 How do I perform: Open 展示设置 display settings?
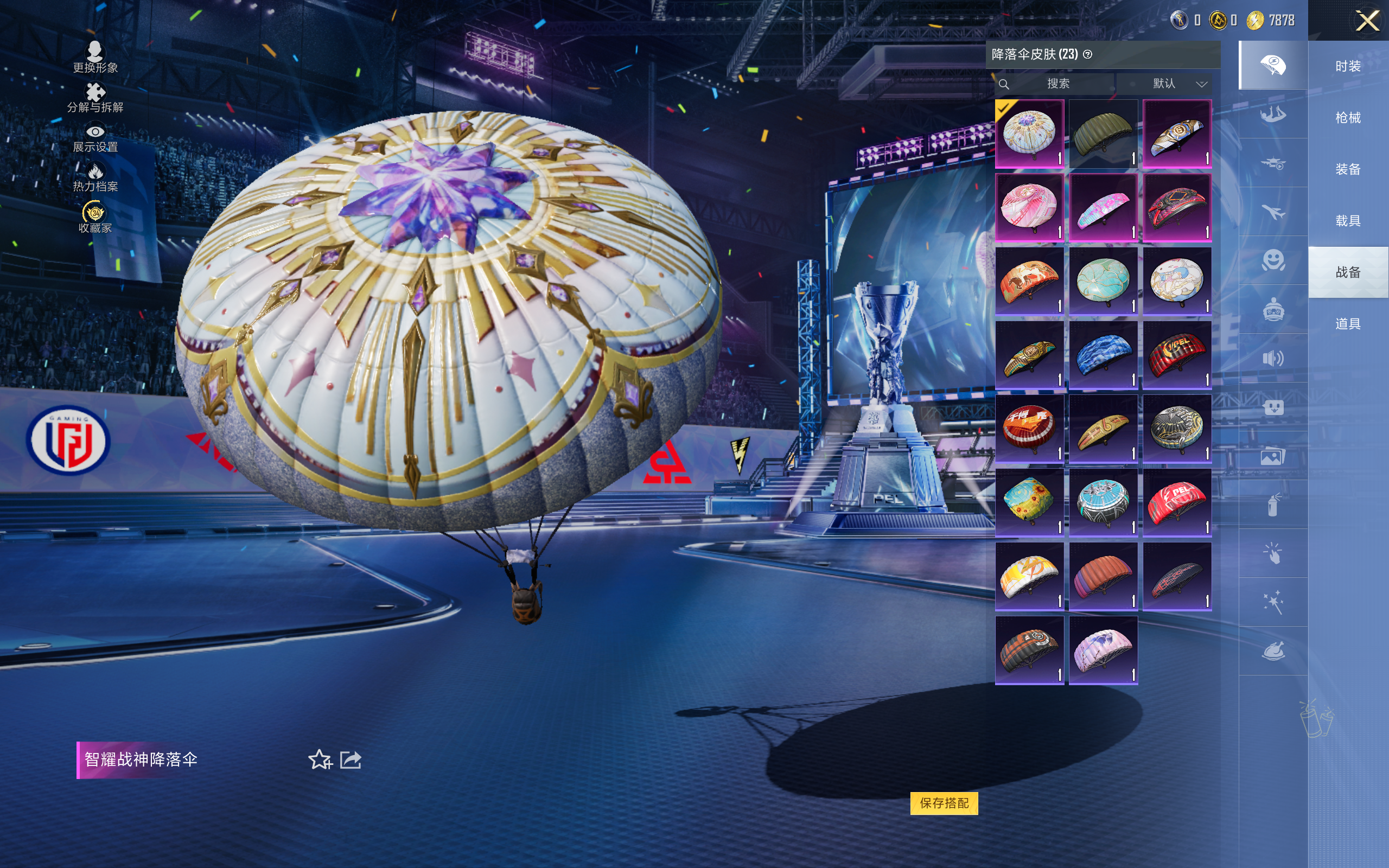[x=95, y=138]
